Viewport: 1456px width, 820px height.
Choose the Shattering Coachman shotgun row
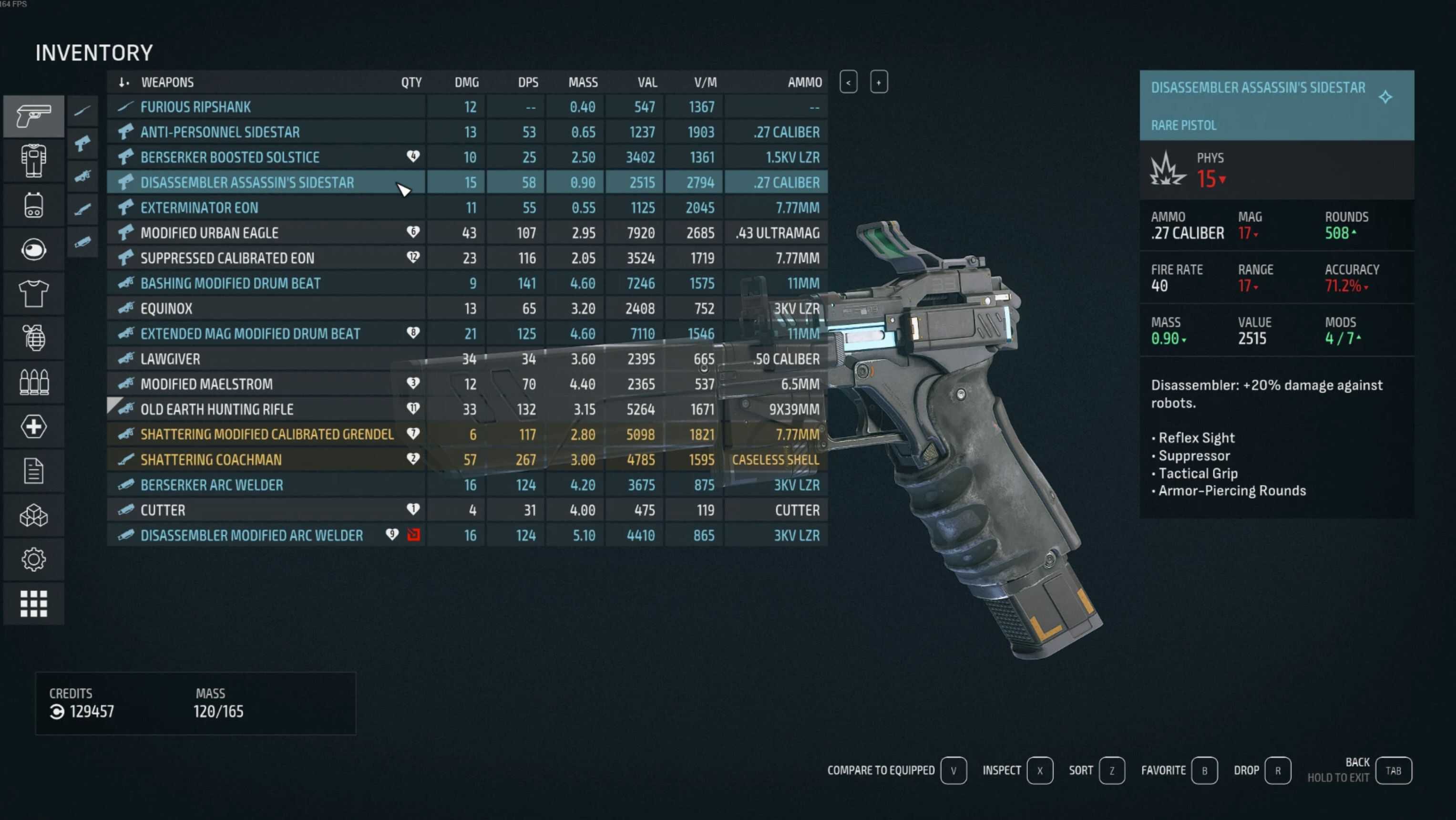point(211,460)
